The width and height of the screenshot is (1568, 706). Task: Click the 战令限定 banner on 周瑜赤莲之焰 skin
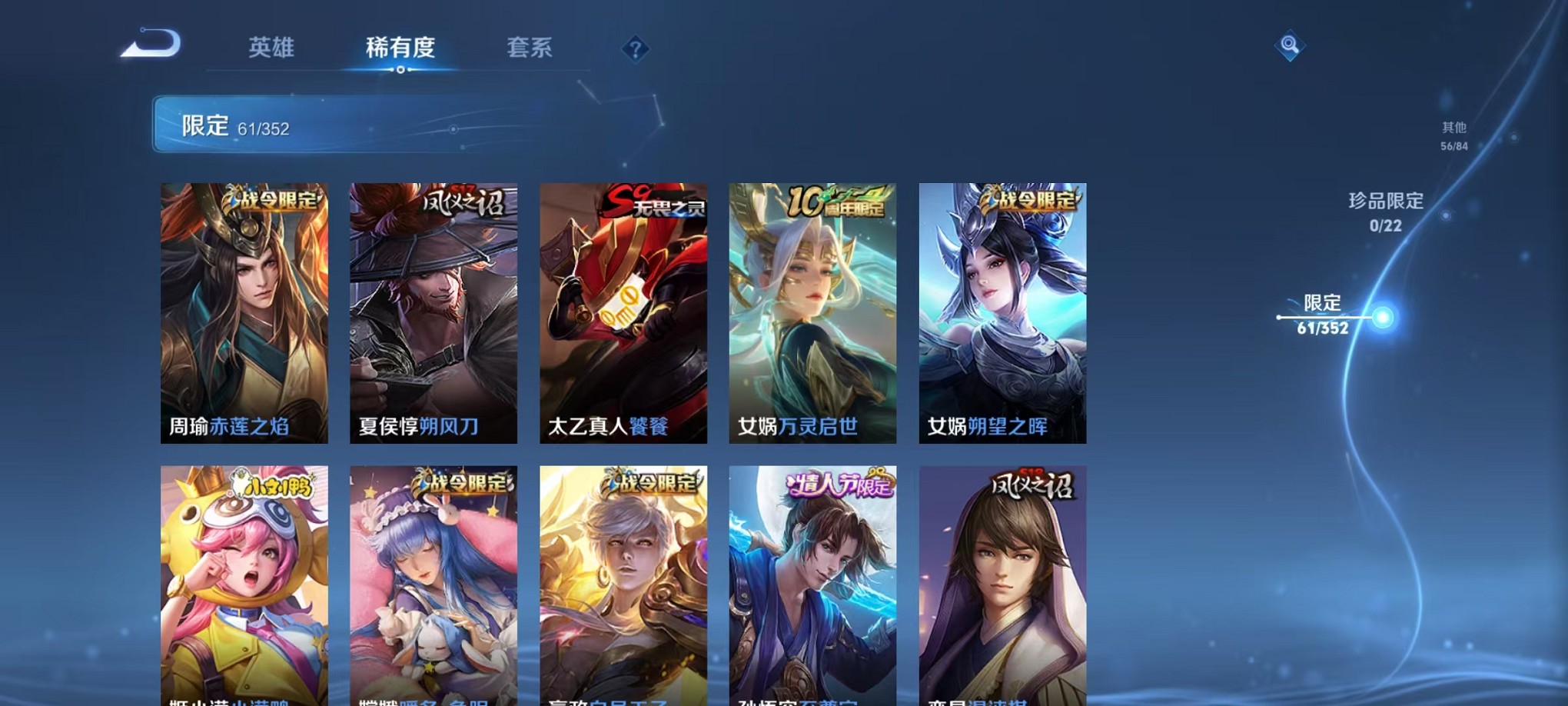(274, 199)
